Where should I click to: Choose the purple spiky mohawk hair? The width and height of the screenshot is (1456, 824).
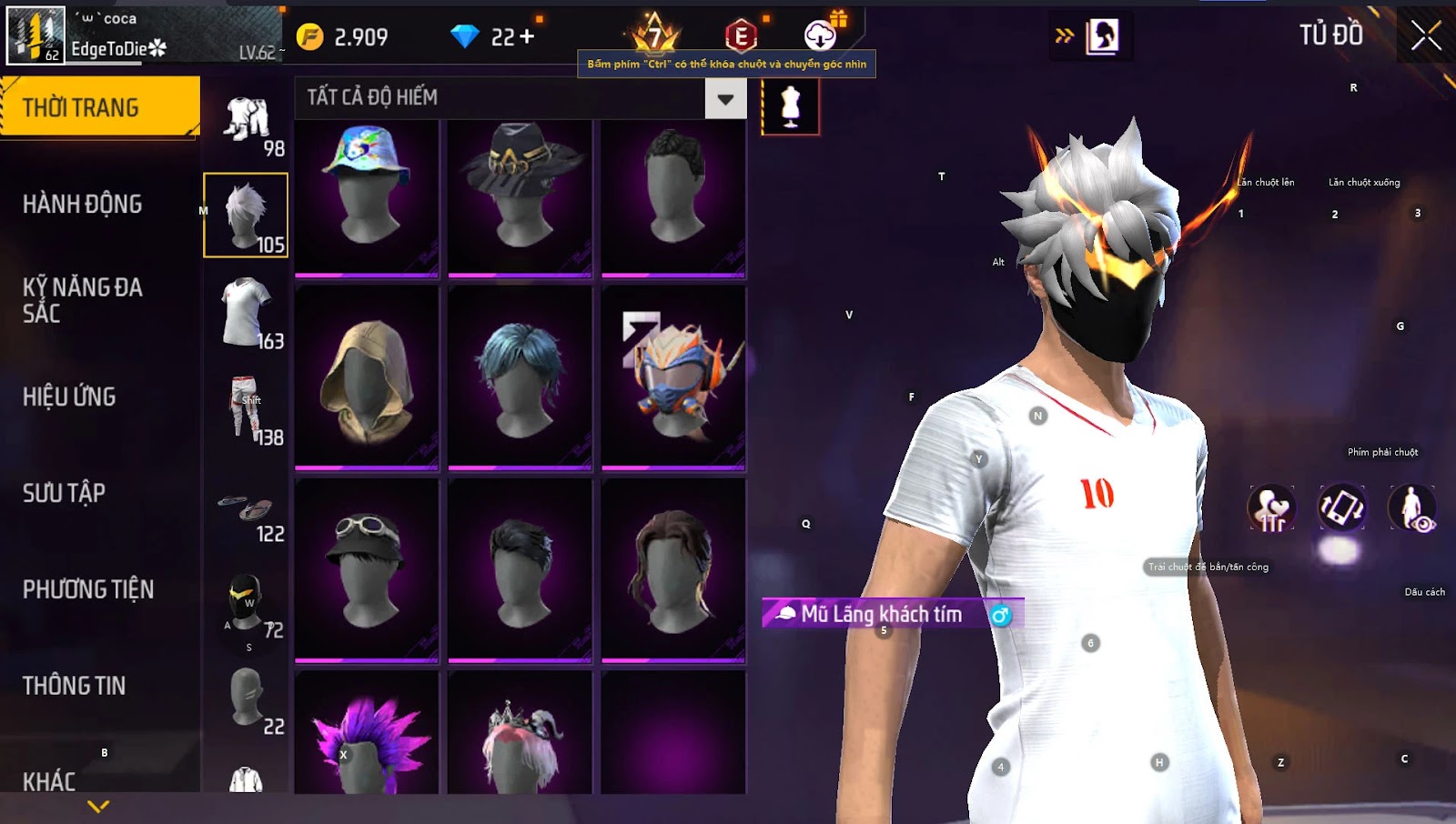pyautogui.click(x=367, y=737)
